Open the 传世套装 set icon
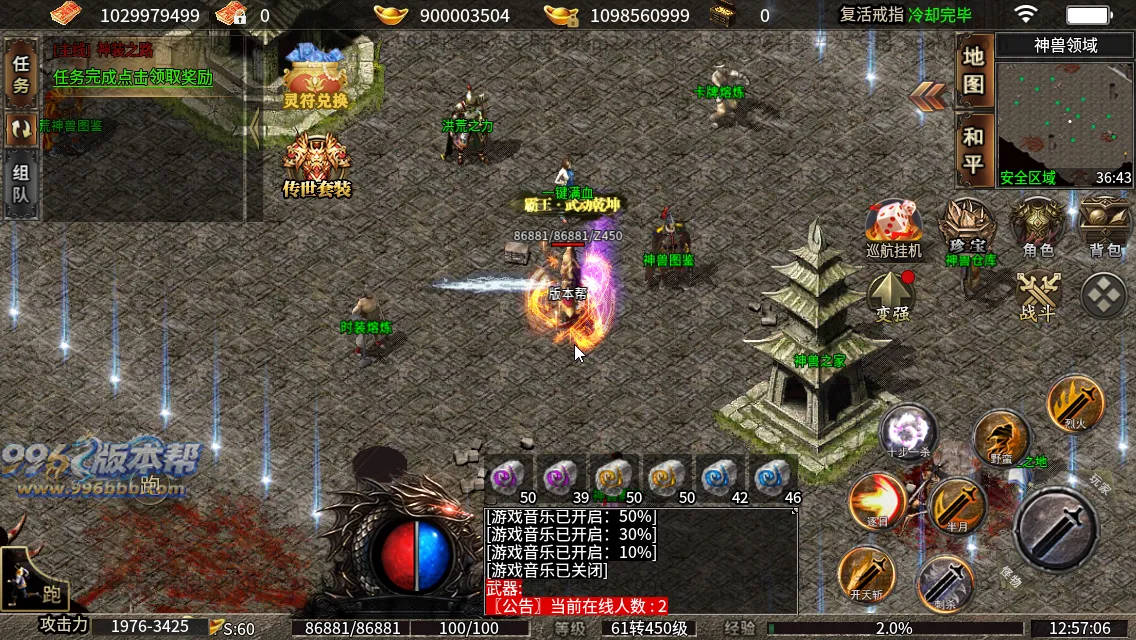Viewport: 1136px width, 640px height. (x=317, y=165)
